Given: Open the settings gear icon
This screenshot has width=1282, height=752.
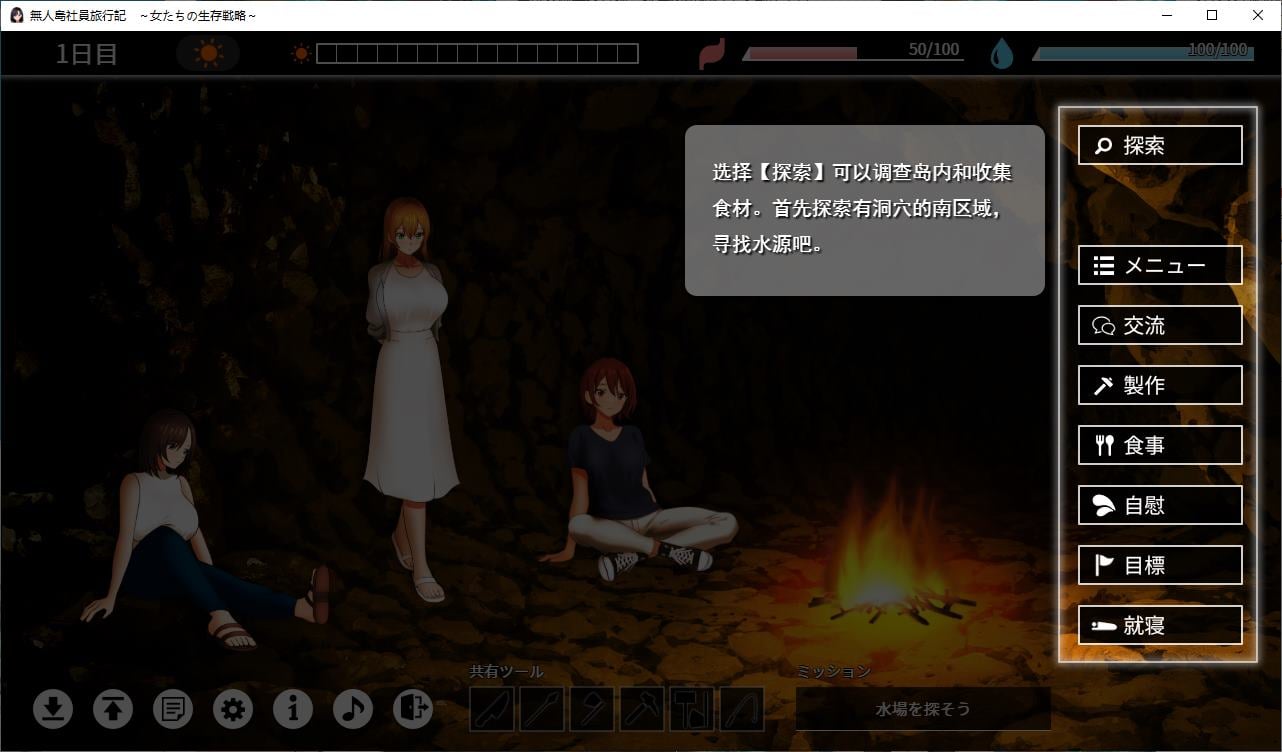Looking at the screenshot, I should (233, 709).
